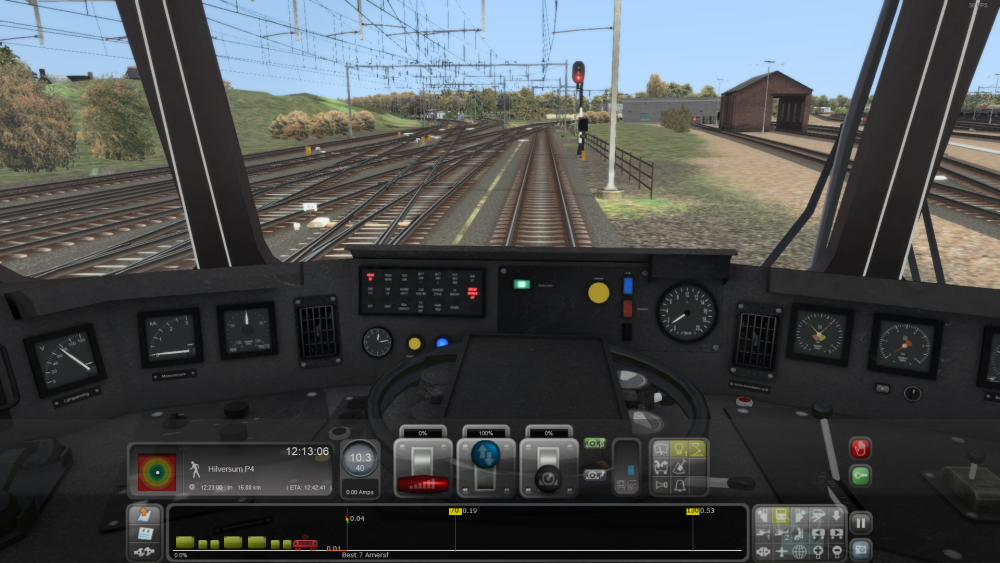Ring the bell
1000x563 pixels.
pyautogui.click(x=679, y=485)
